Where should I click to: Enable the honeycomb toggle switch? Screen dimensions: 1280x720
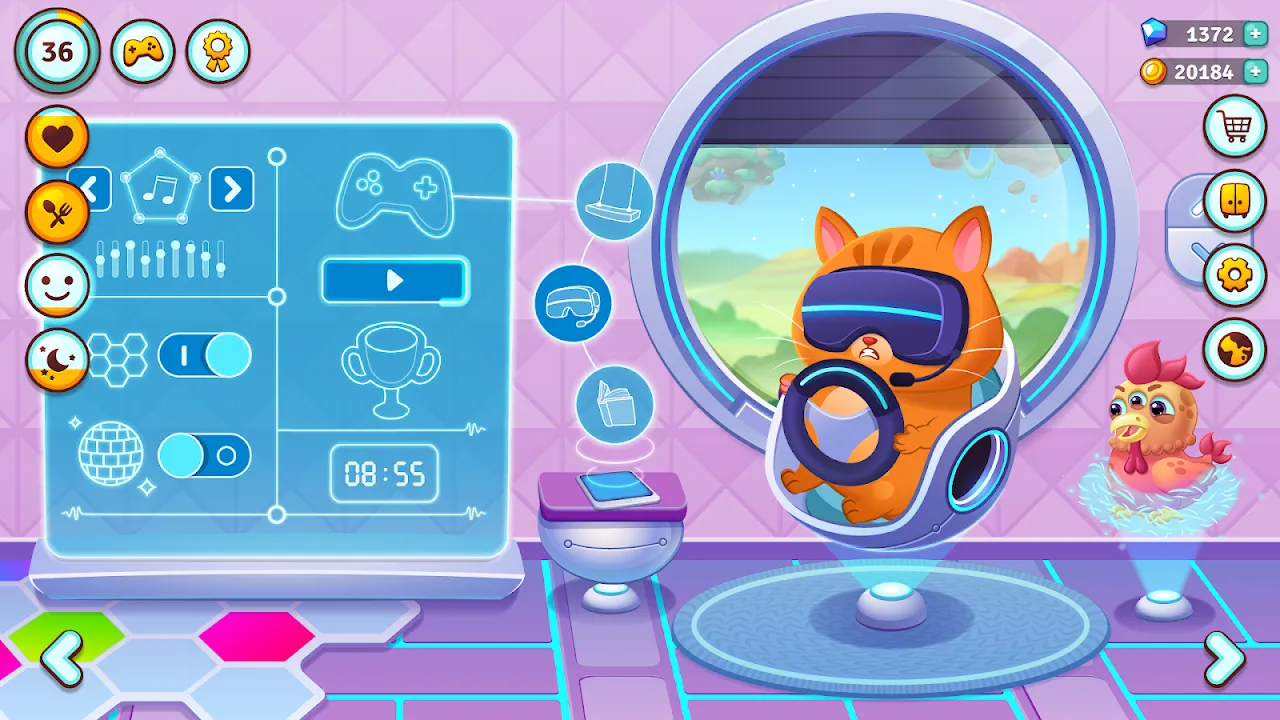tap(205, 357)
